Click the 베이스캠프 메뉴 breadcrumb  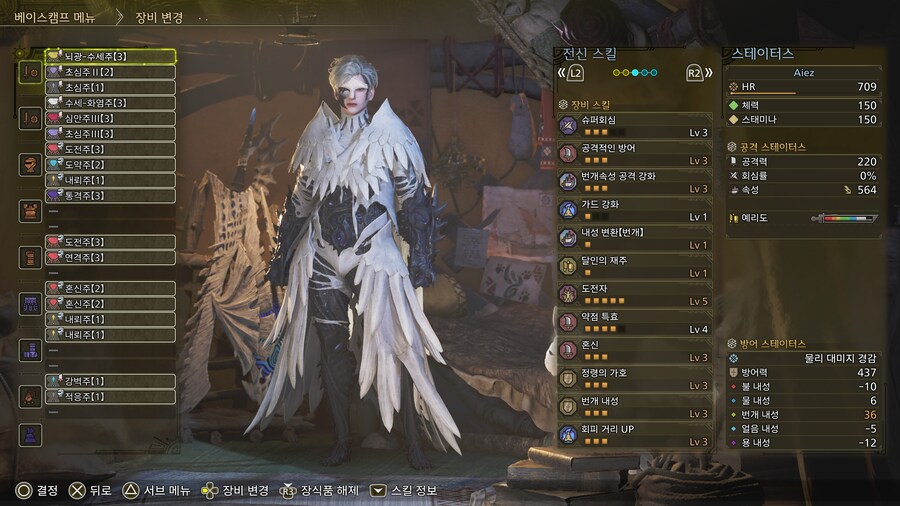pos(57,17)
